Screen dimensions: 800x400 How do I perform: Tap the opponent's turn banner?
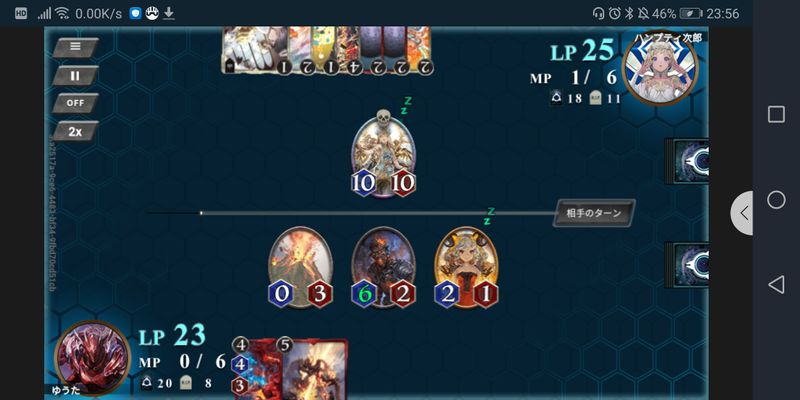pos(594,213)
